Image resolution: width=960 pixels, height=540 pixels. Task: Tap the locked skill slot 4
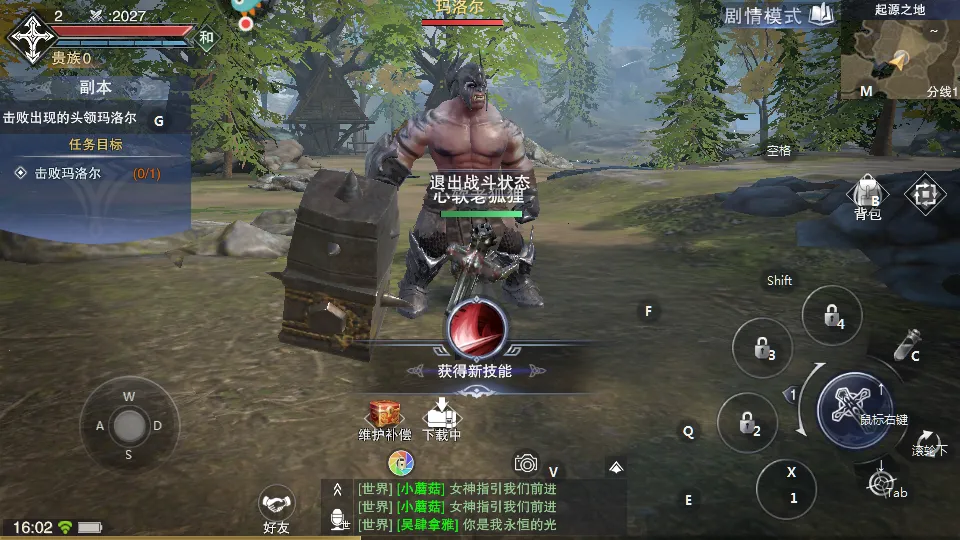click(831, 316)
